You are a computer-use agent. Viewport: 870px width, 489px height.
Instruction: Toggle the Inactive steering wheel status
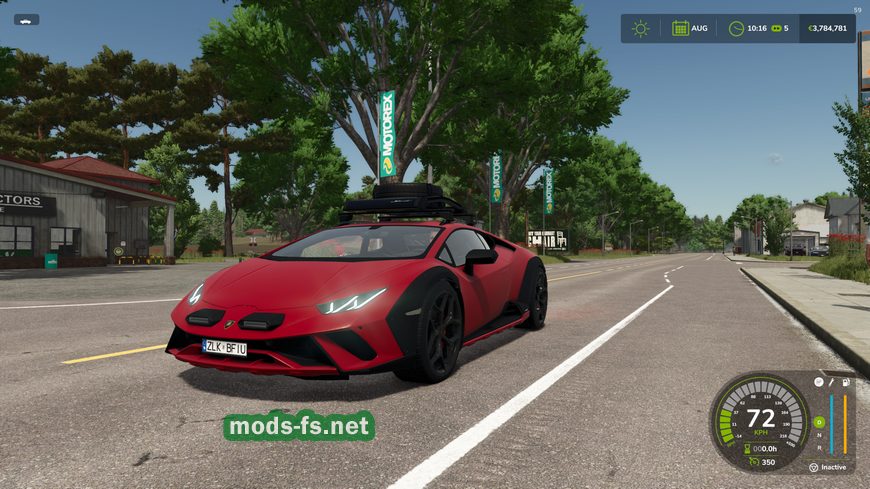point(815,467)
